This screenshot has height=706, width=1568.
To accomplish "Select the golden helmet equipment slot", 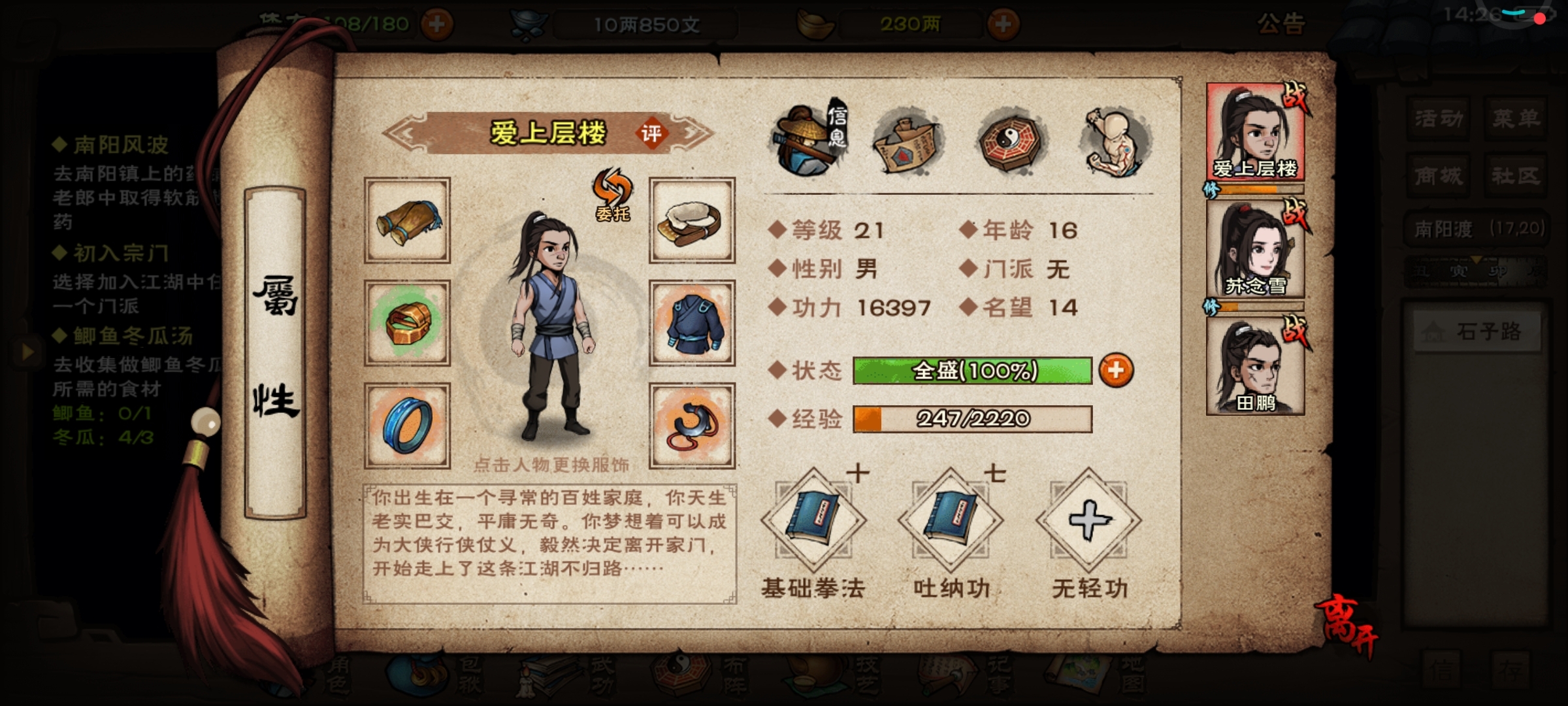I will [407, 323].
